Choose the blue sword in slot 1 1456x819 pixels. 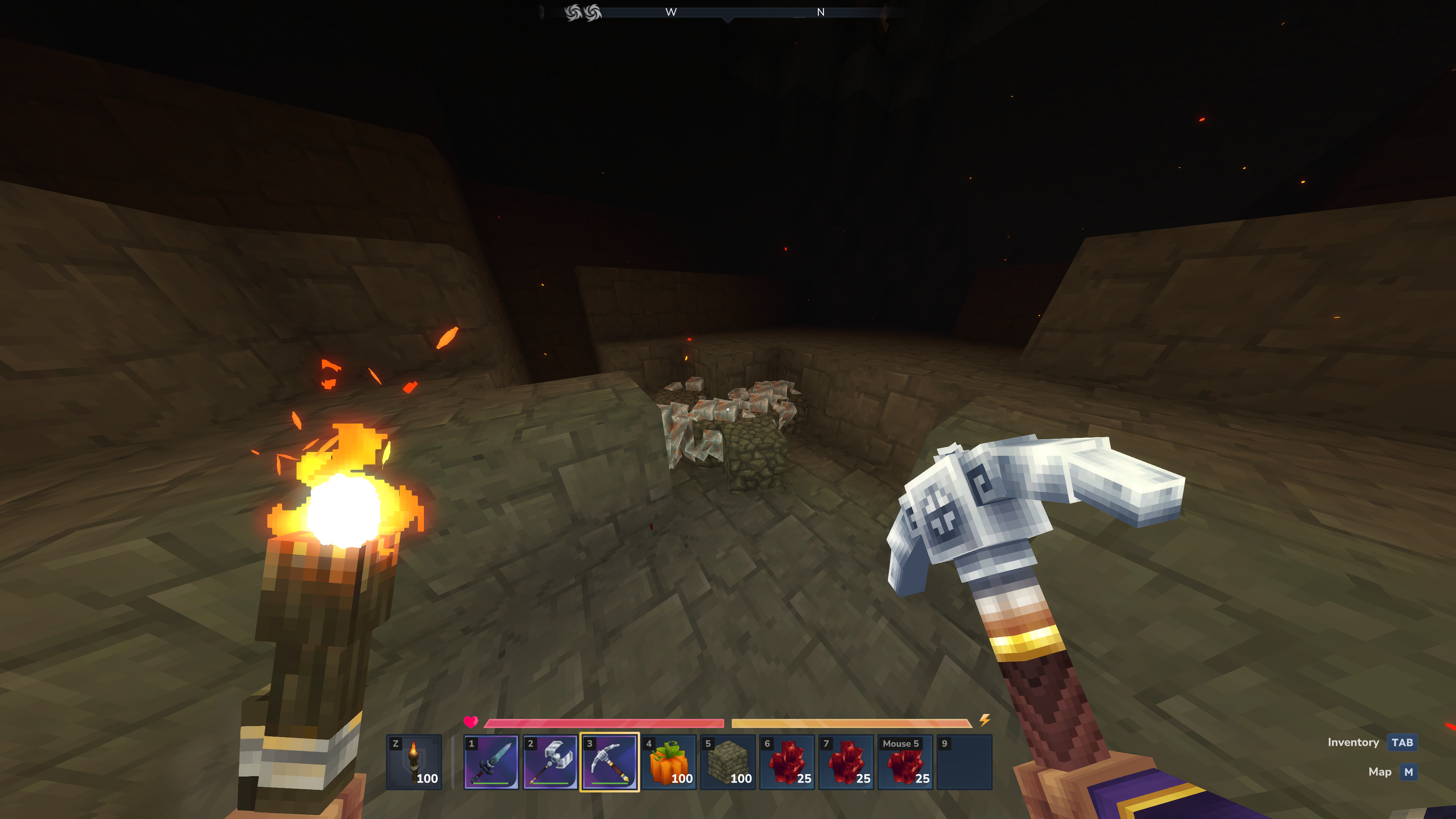coord(491,761)
